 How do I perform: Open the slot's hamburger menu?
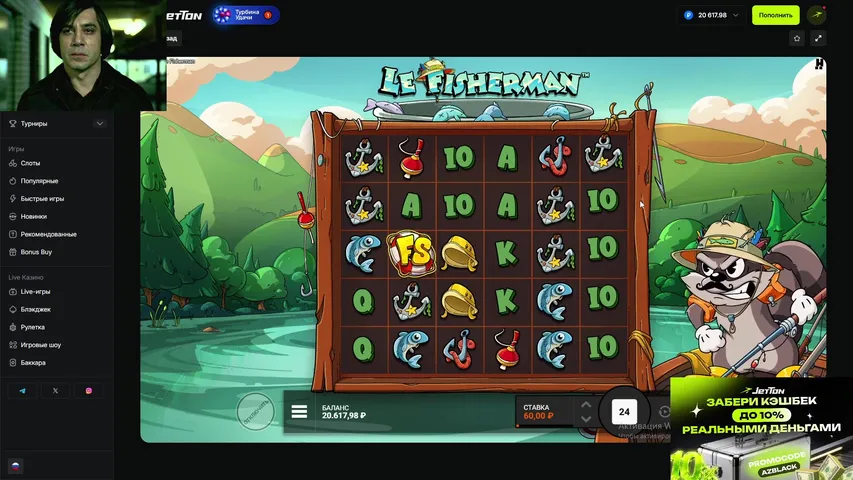(x=299, y=411)
